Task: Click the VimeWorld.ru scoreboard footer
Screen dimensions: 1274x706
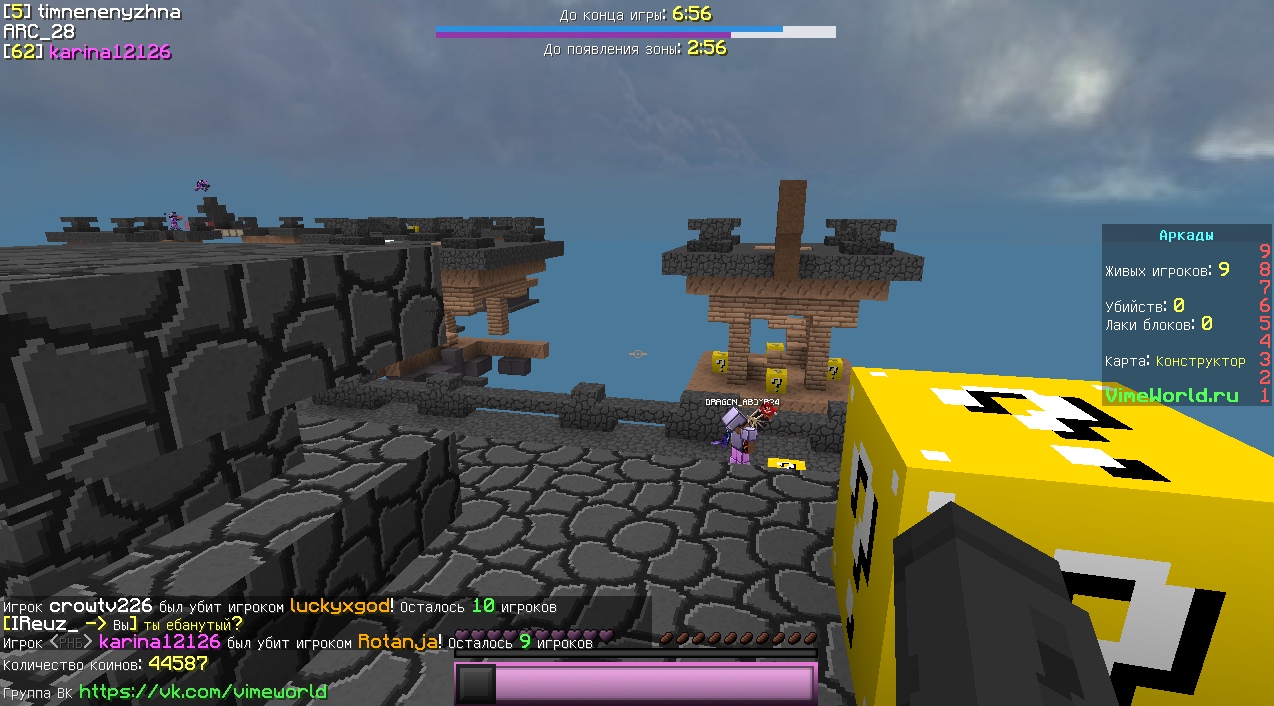Action: point(1171,395)
